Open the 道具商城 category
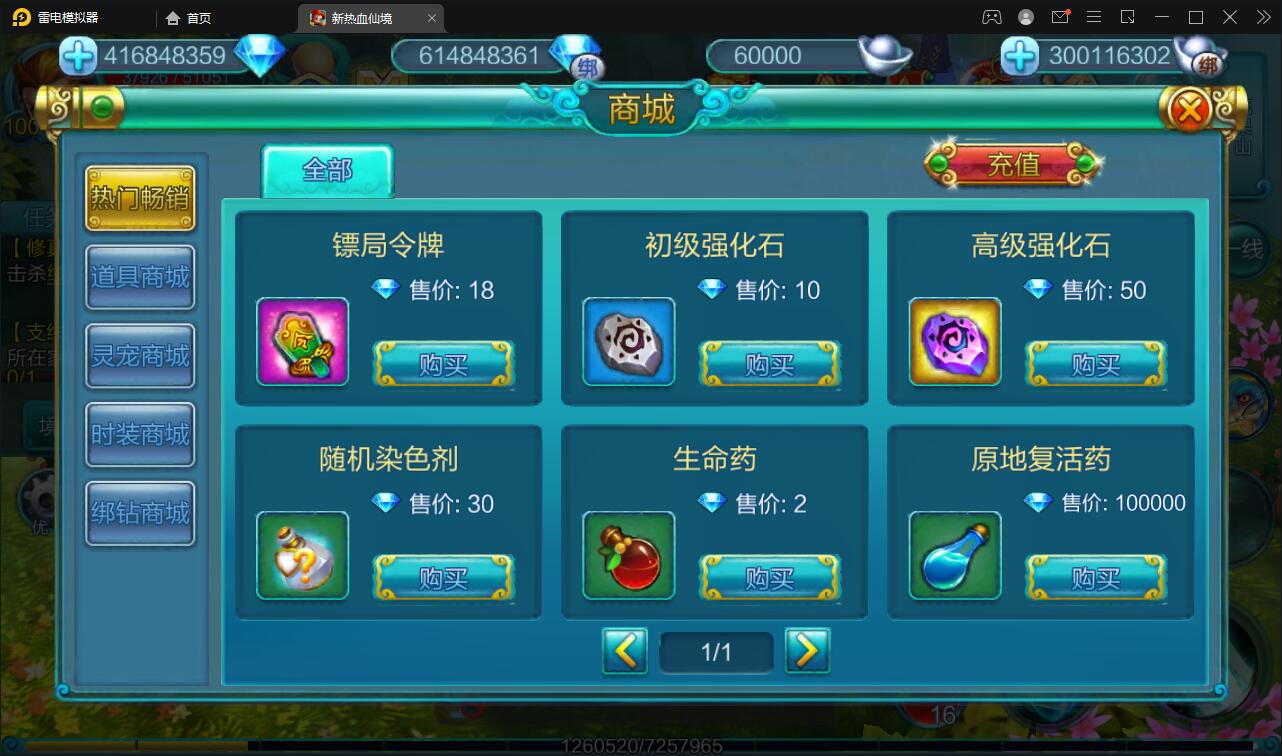The image size is (1282, 756). point(140,277)
